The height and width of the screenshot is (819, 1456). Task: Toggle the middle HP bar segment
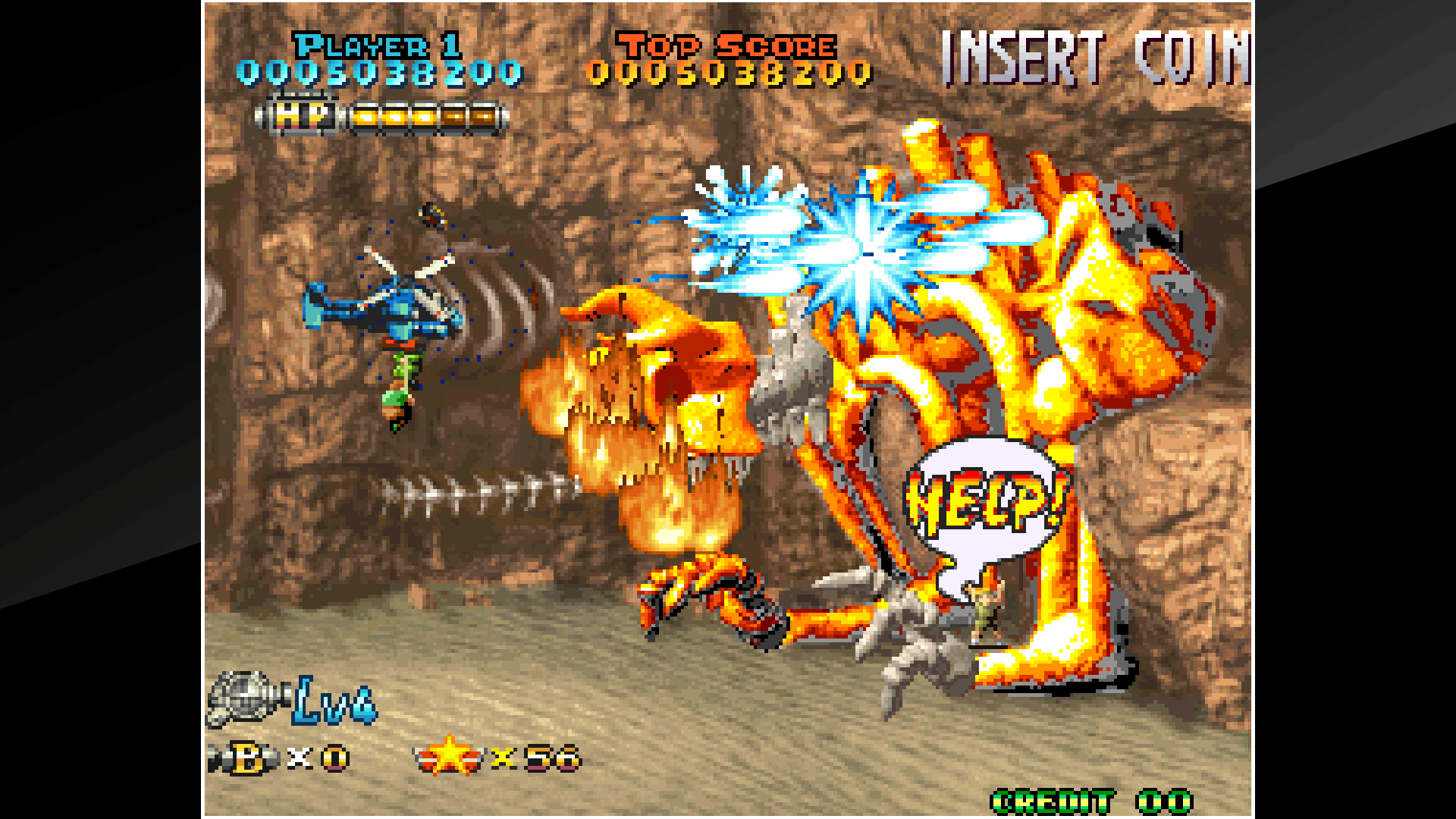425,115
